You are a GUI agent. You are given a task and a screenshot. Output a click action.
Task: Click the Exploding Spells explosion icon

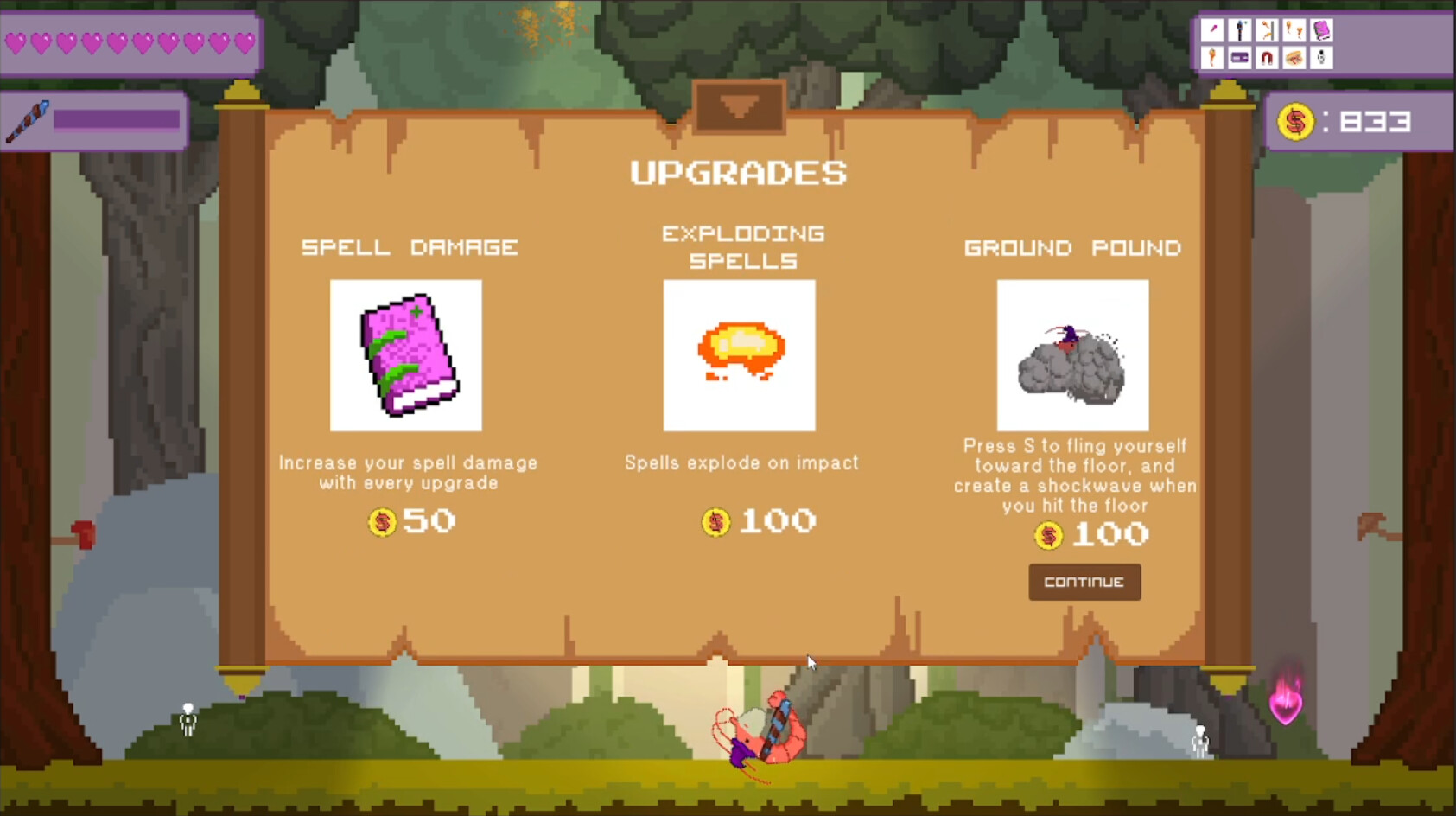739,354
